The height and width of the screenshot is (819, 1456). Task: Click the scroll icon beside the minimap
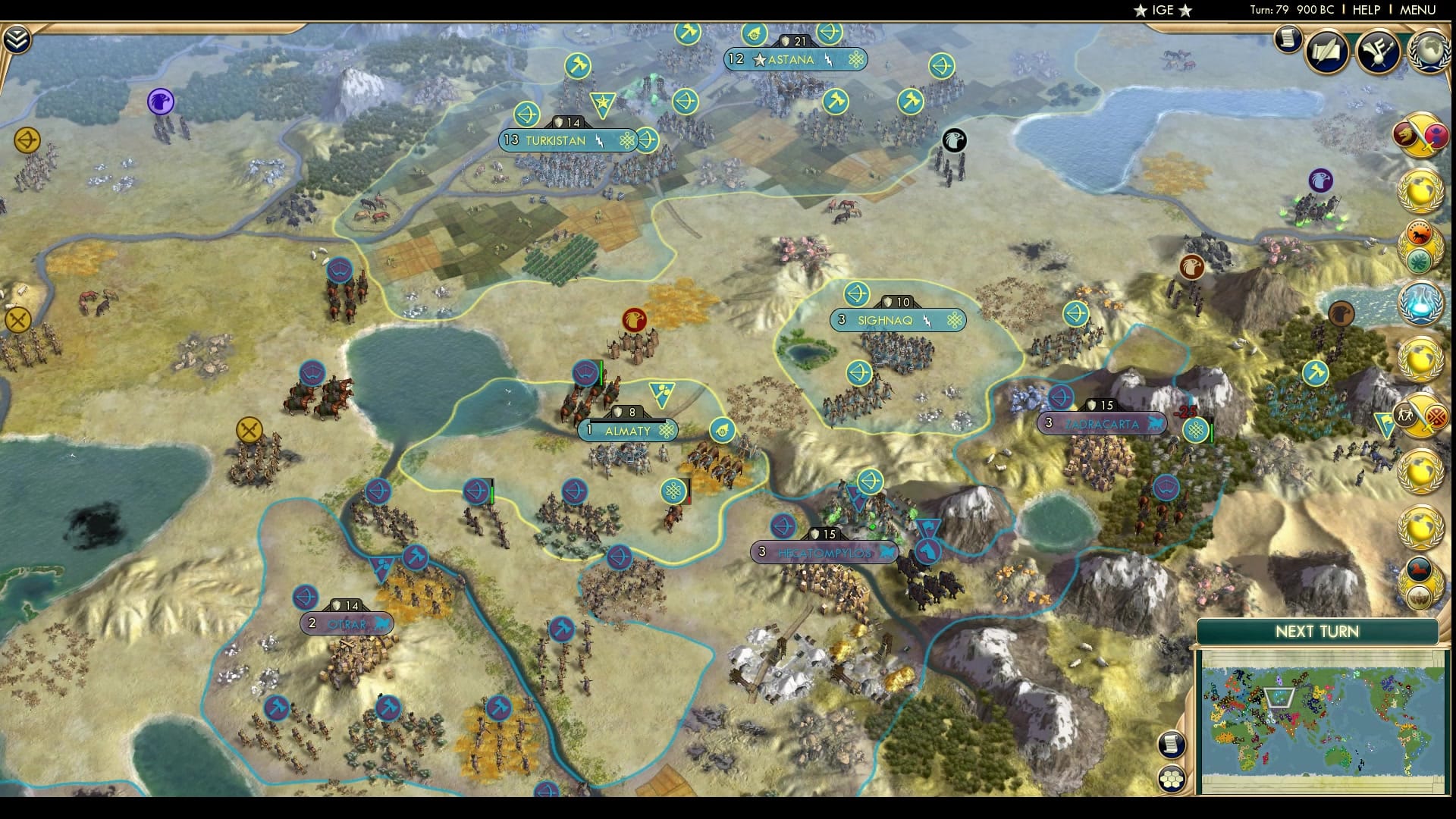(1171, 745)
